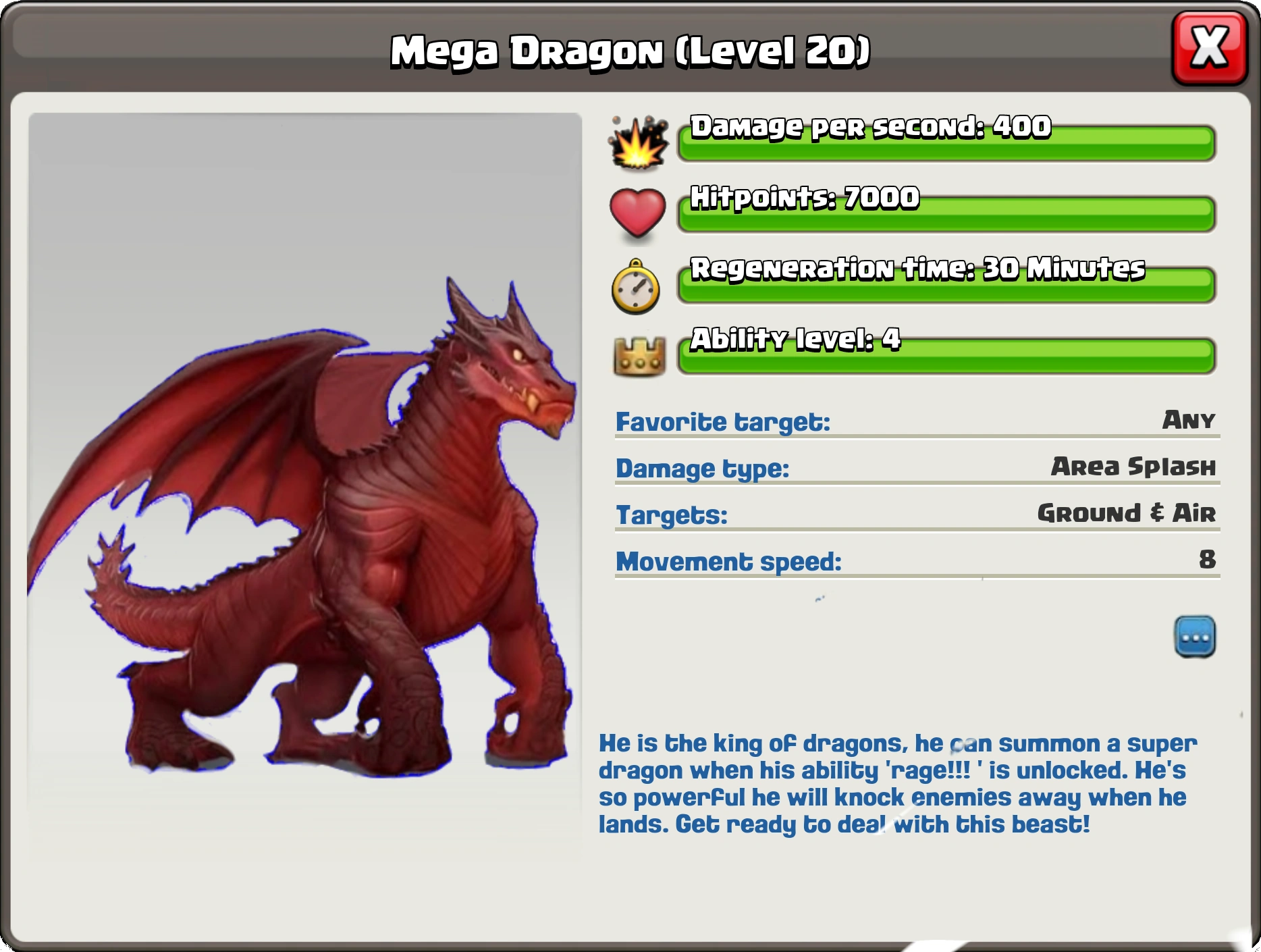Click the Damage per second stat bar
Viewport: 1261px width, 952px height.
(x=945, y=142)
